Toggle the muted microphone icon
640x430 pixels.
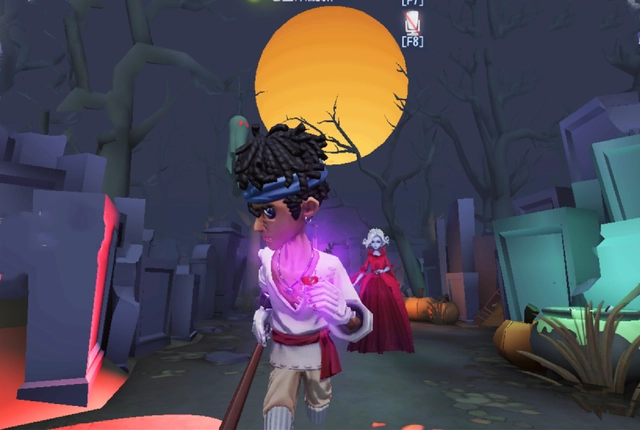click(411, 21)
